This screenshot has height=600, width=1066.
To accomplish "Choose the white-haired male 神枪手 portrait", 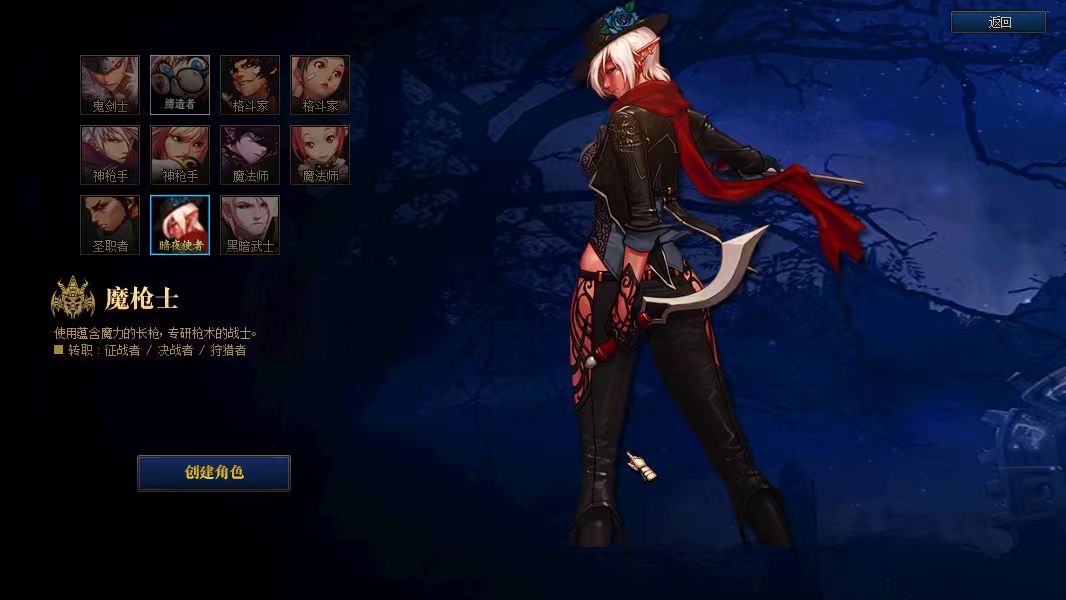I will pos(110,155).
